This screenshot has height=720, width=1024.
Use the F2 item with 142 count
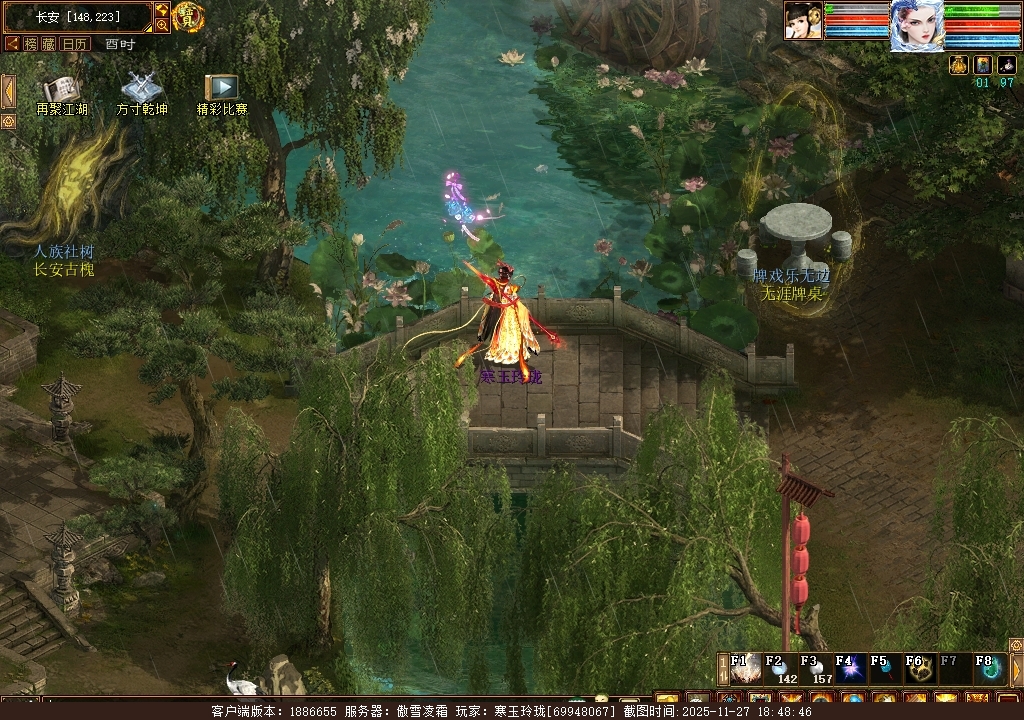pyautogui.click(x=780, y=669)
